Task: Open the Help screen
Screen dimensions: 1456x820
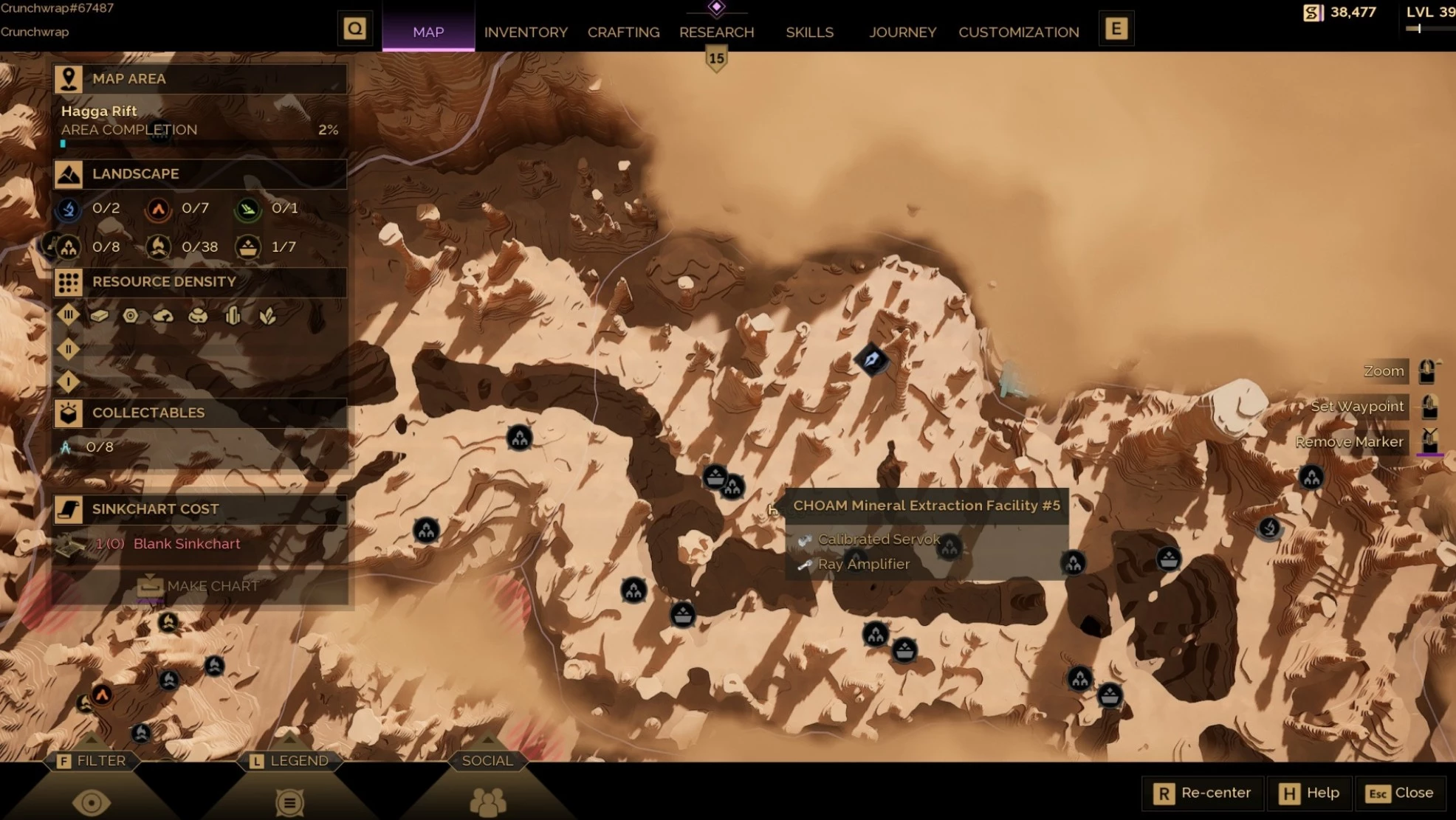Action: pyautogui.click(x=1309, y=793)
